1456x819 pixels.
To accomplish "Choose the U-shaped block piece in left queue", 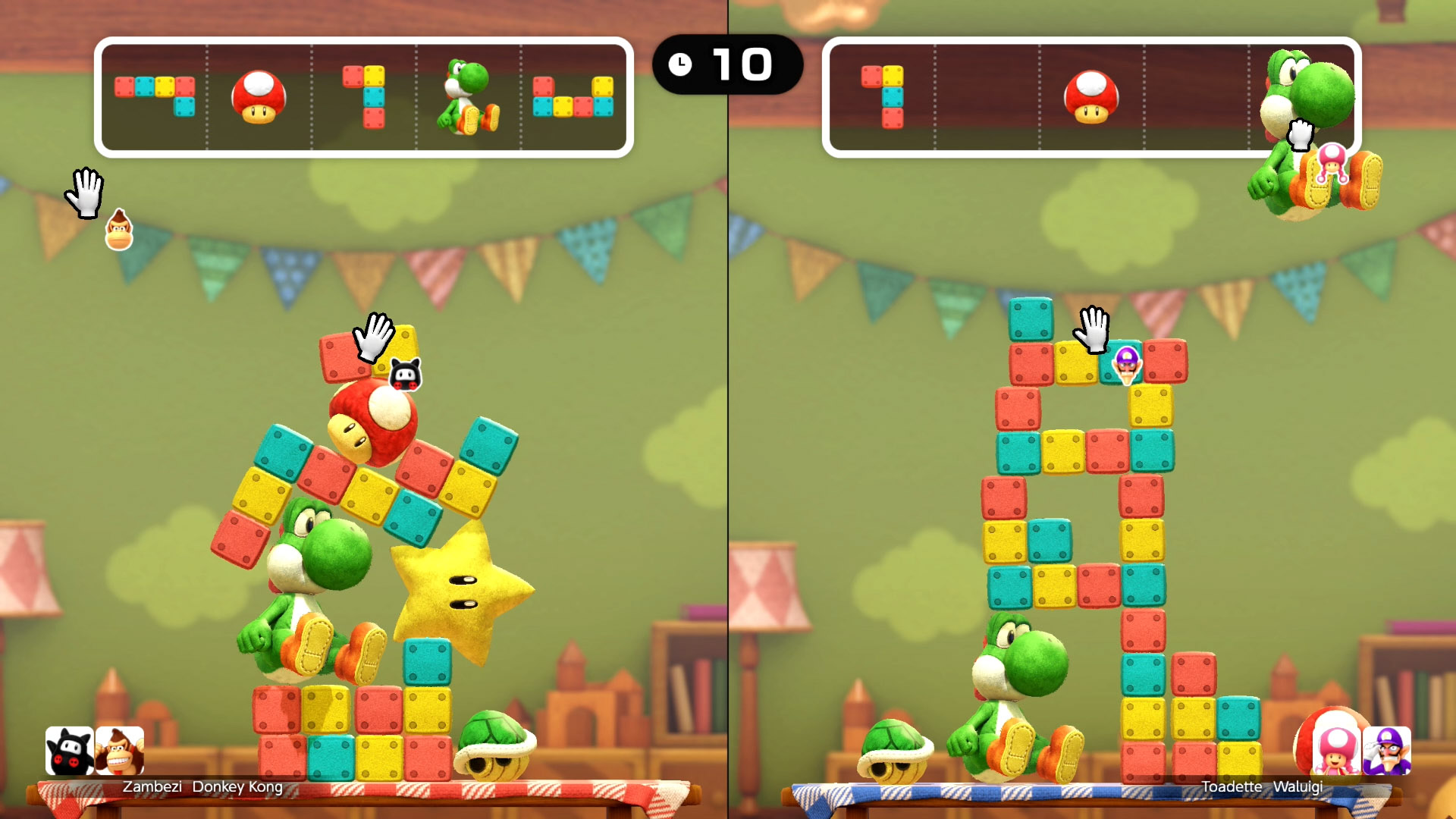I will 573,97.
